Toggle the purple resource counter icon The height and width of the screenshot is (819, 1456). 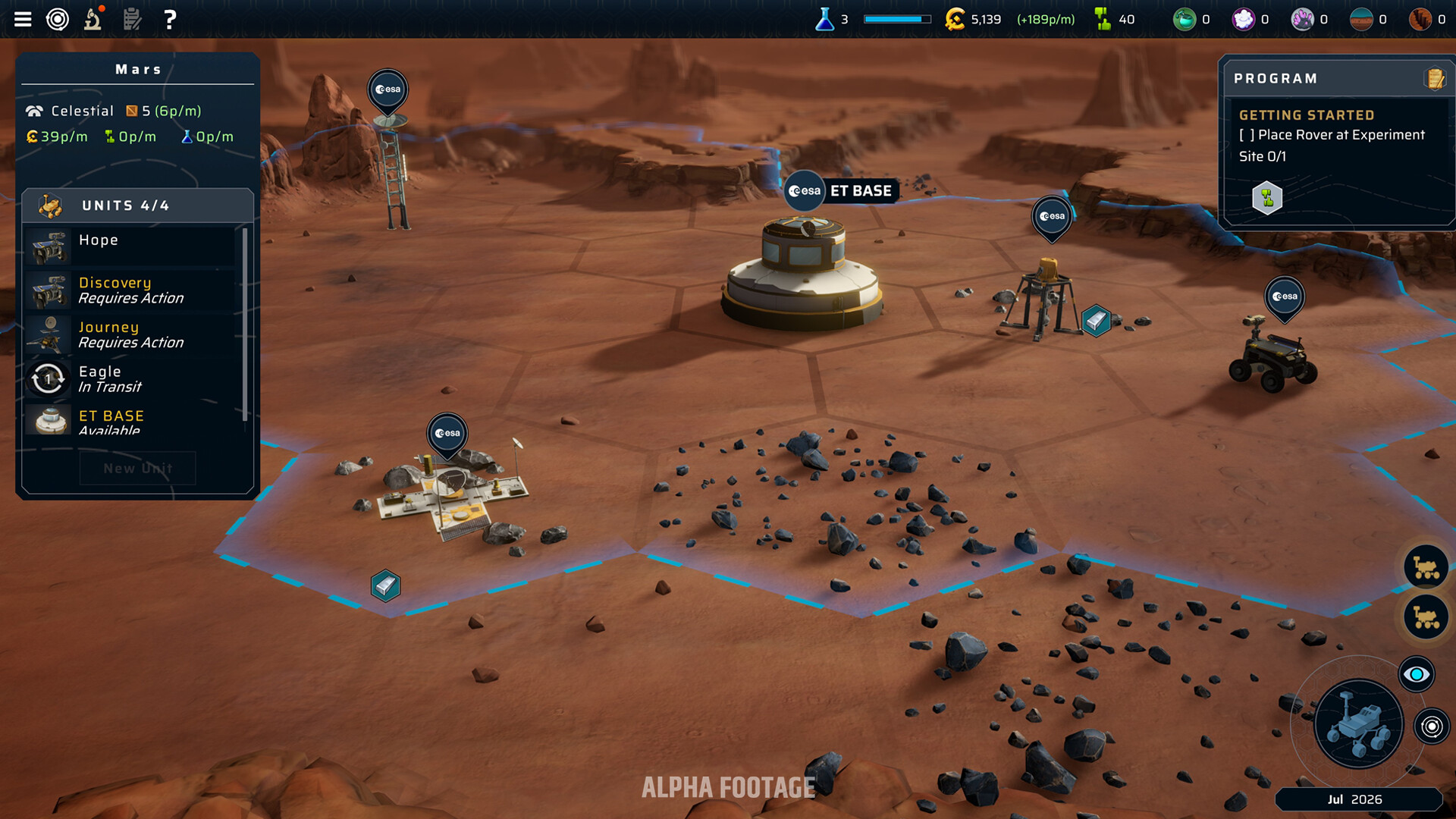click(x=1242, y=19)
